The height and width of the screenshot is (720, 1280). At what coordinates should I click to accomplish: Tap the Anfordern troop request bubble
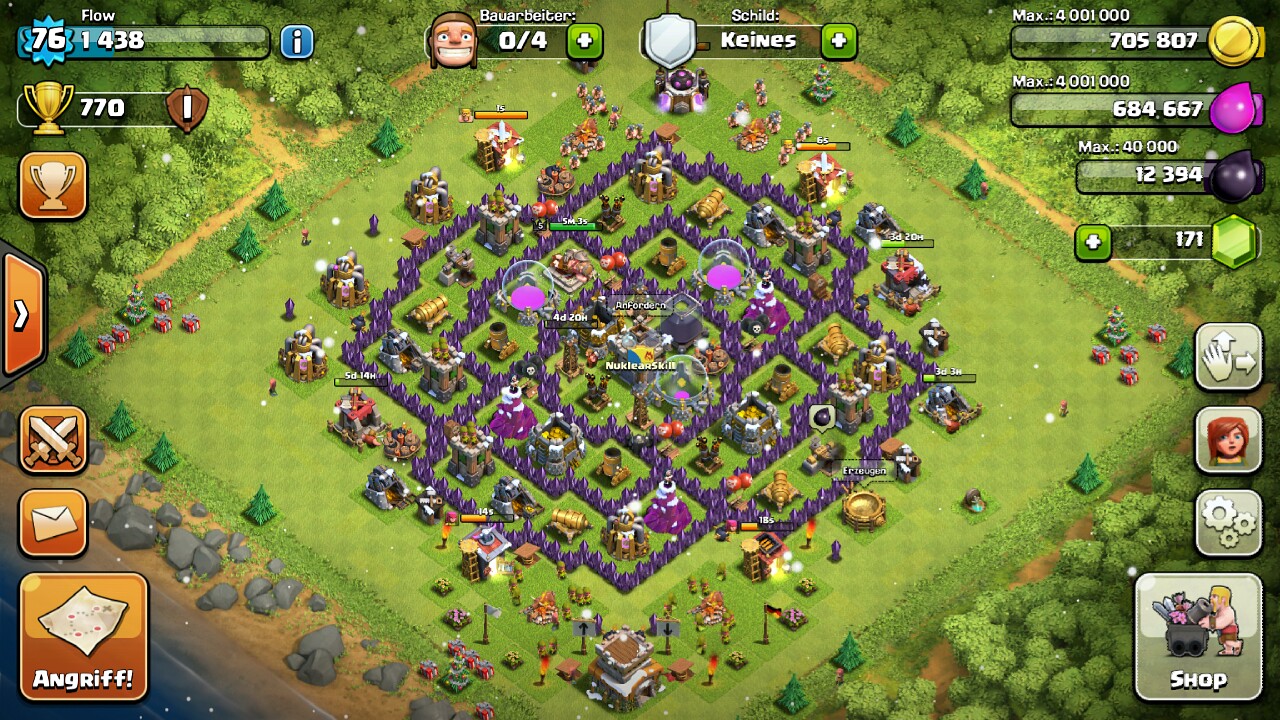(x=640, y=305)
